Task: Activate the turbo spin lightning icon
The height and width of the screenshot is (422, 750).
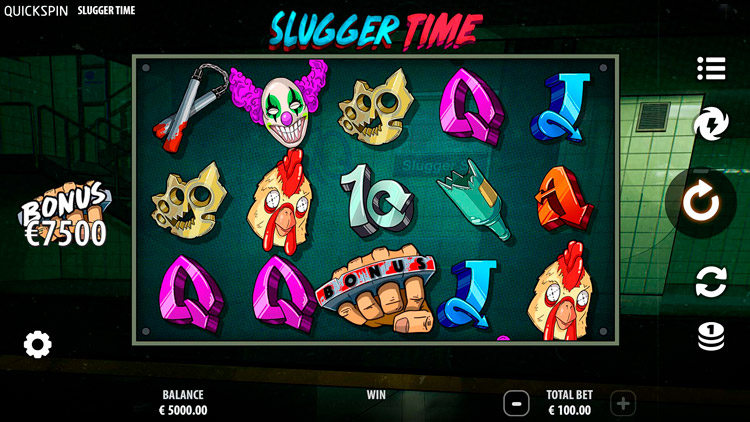Action: coord(711,125)
